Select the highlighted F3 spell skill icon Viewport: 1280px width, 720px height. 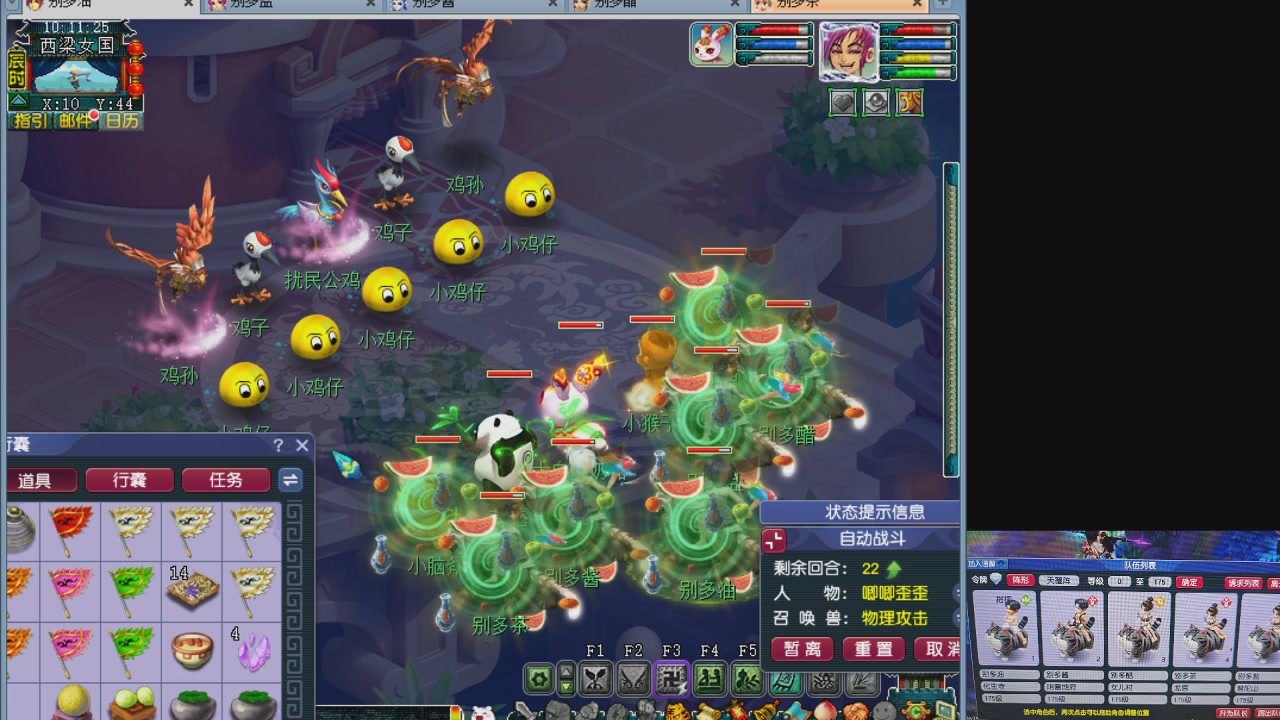[674, 679]
